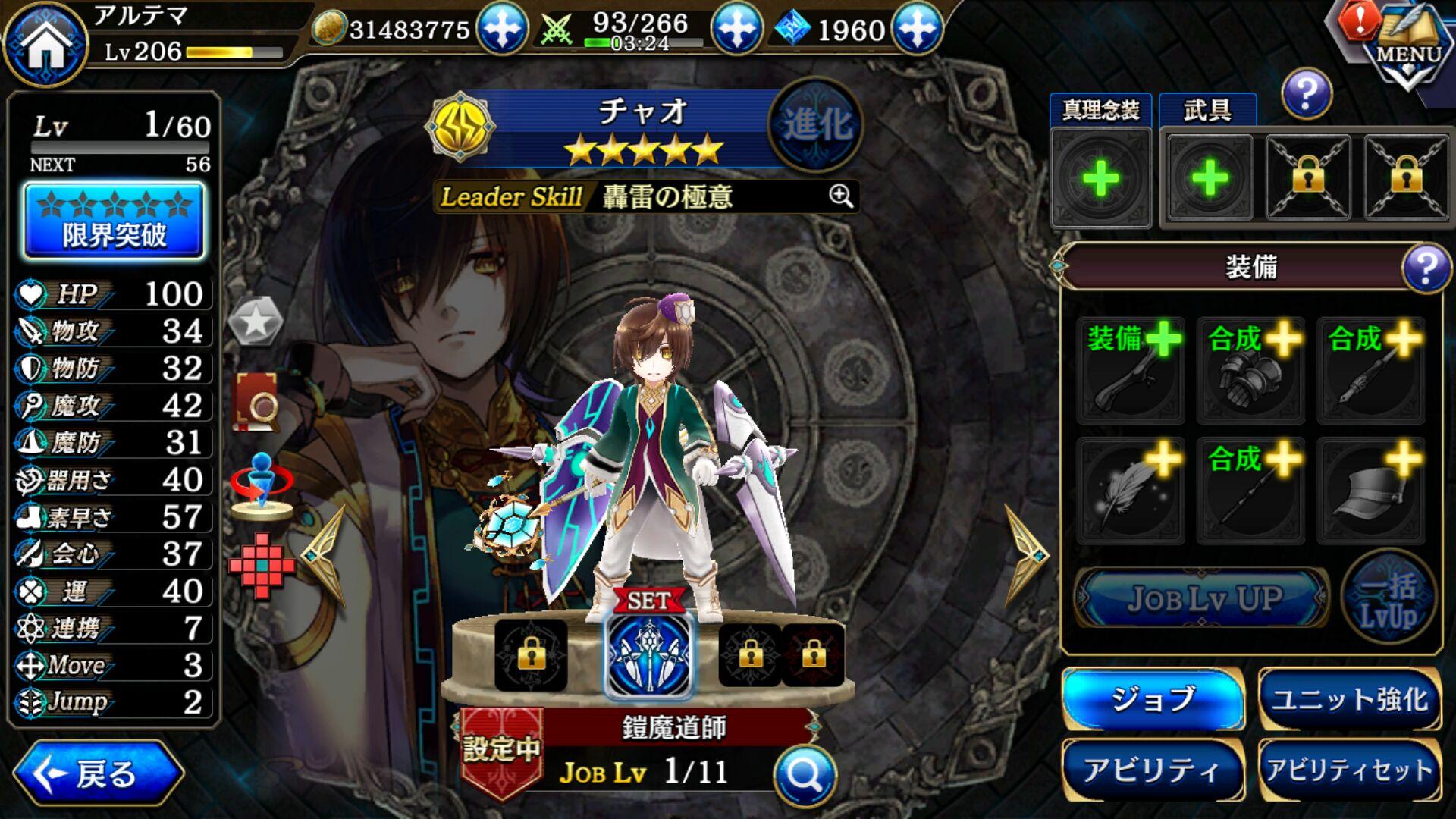
Task: Magnify the Leader Skill description
Action: [840, 196]
